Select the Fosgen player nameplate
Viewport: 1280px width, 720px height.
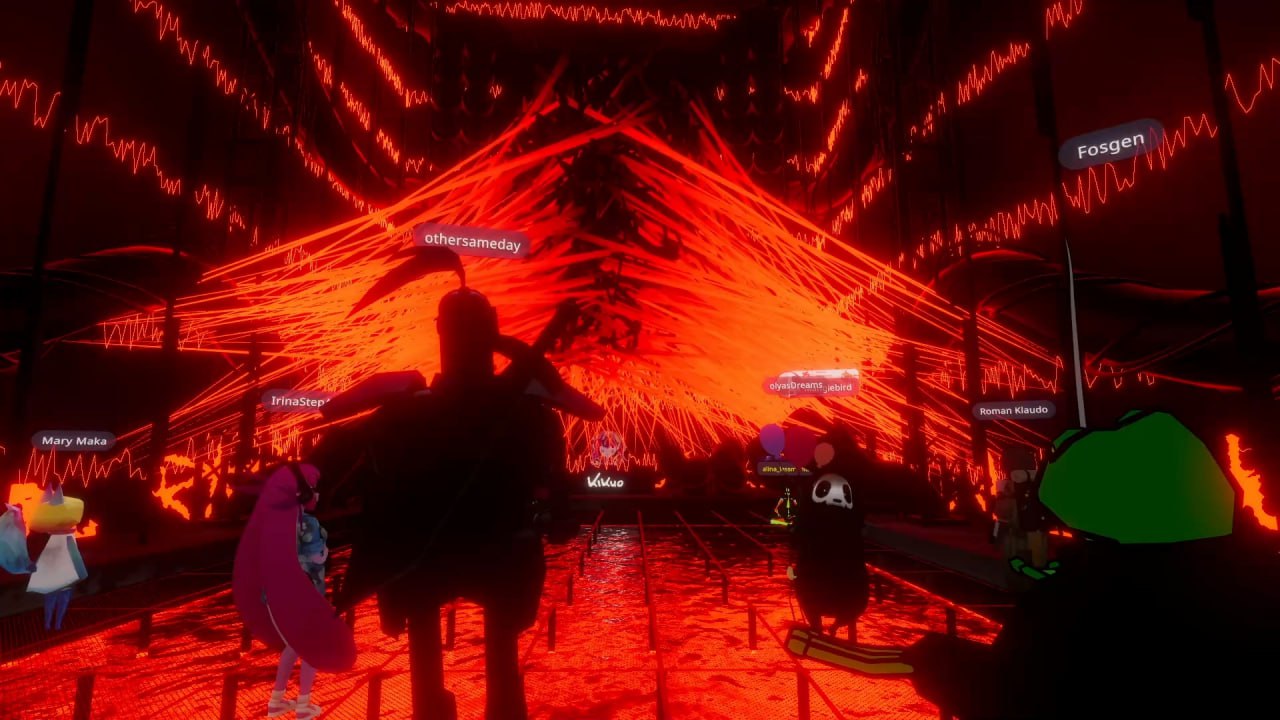(x=1110, y=147)
